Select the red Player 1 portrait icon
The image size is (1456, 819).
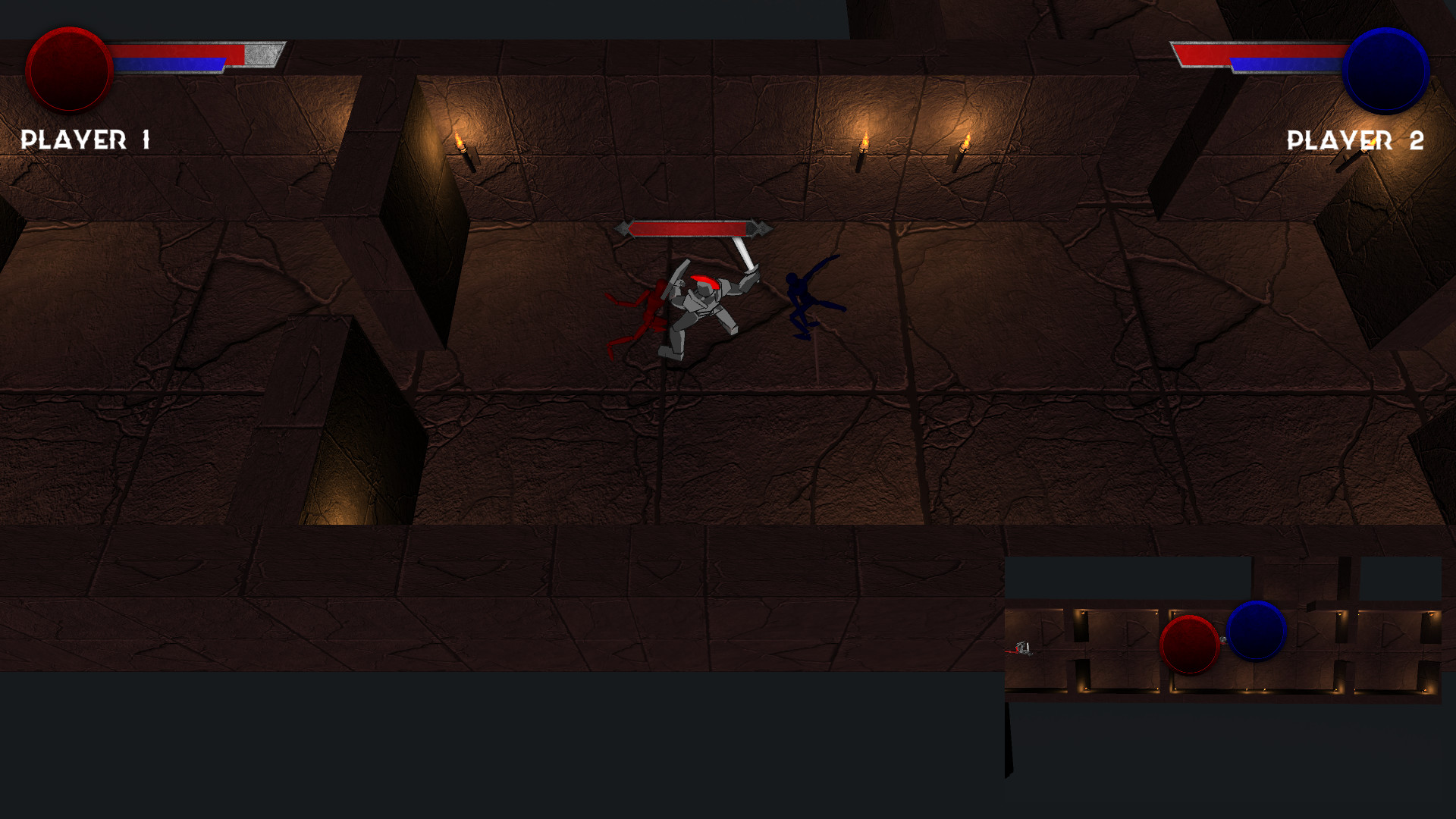point(68,71)
